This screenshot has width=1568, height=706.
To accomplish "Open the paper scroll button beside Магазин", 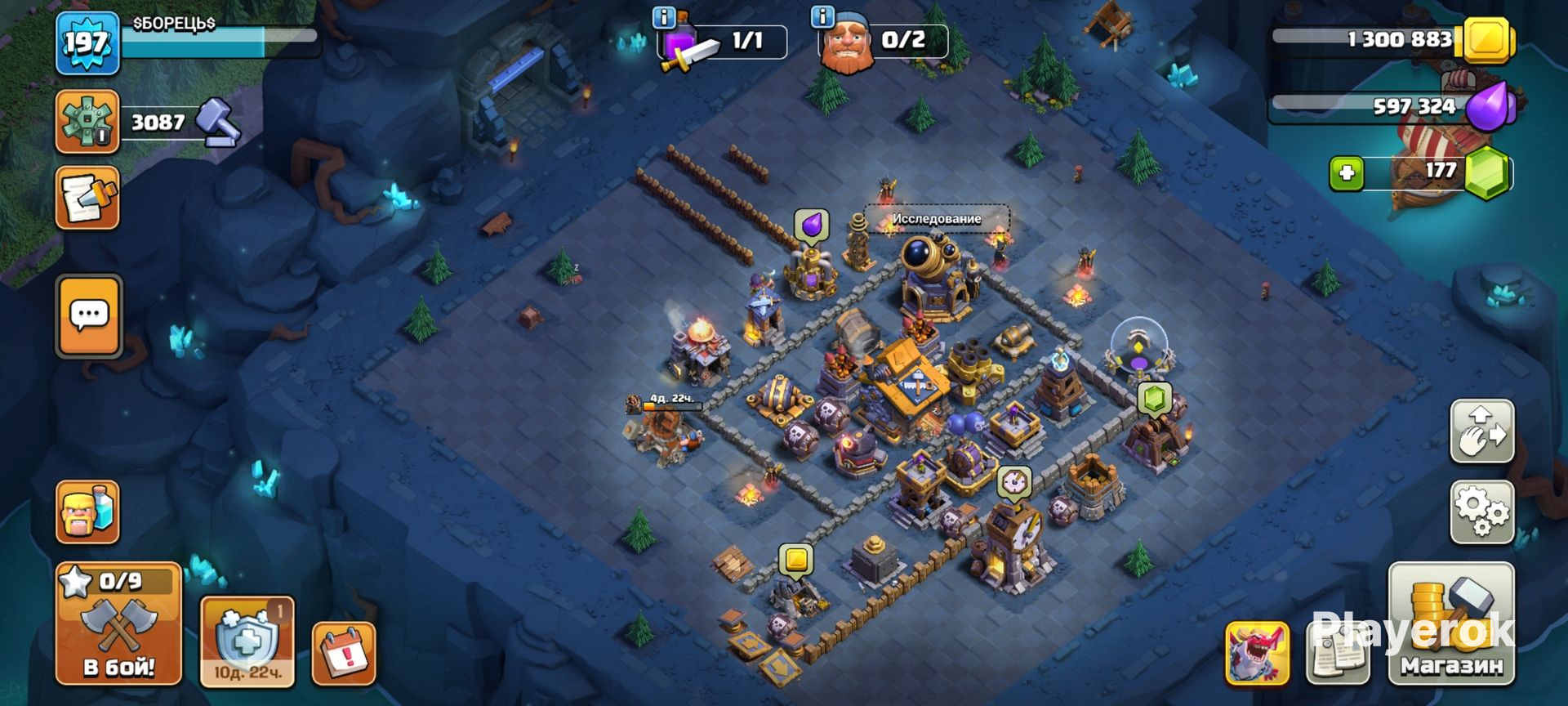I will [1337, 653].
